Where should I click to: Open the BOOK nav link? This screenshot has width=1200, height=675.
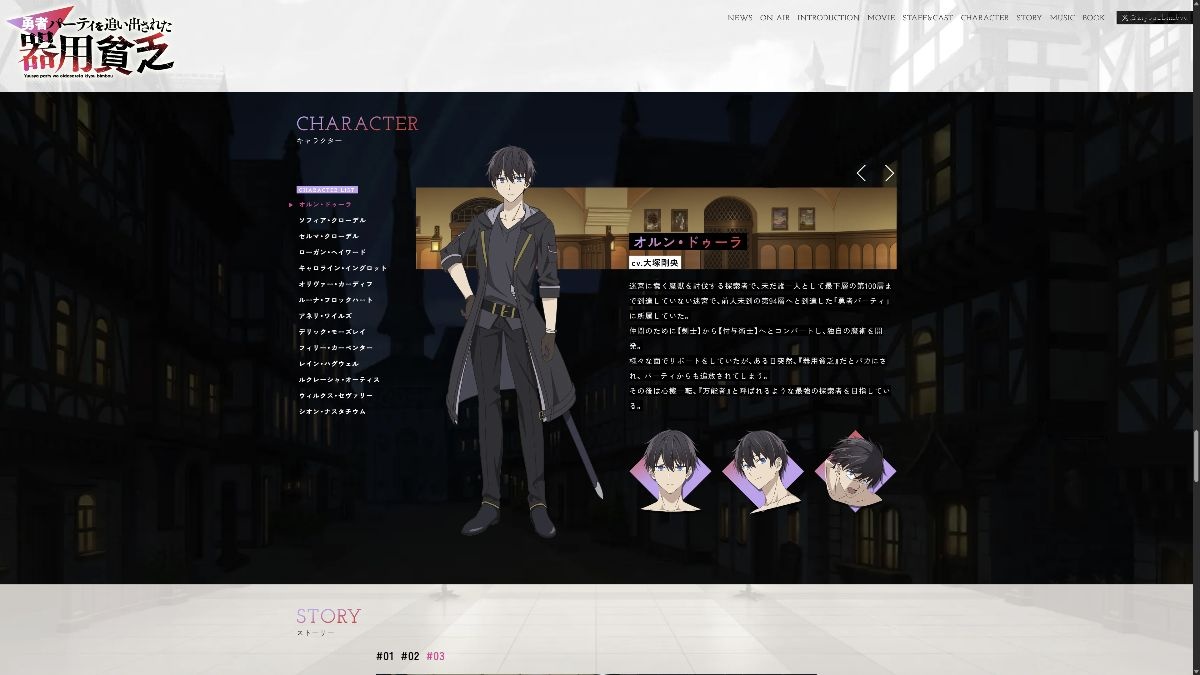coord(1093,18)
